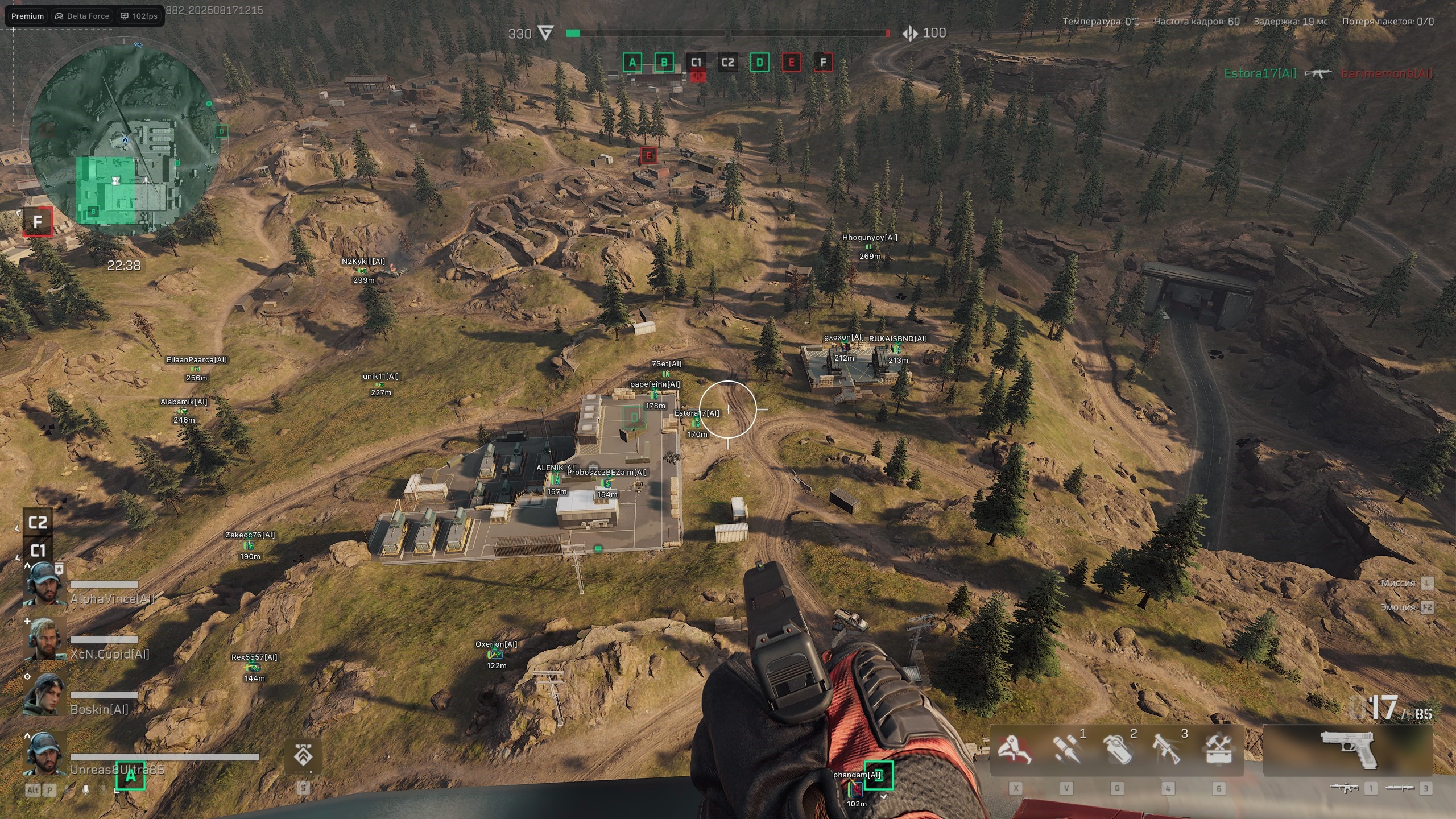
Task: Select objective C2 in the top objective bar
Action: pyautogui.click(x=727, y=63)
